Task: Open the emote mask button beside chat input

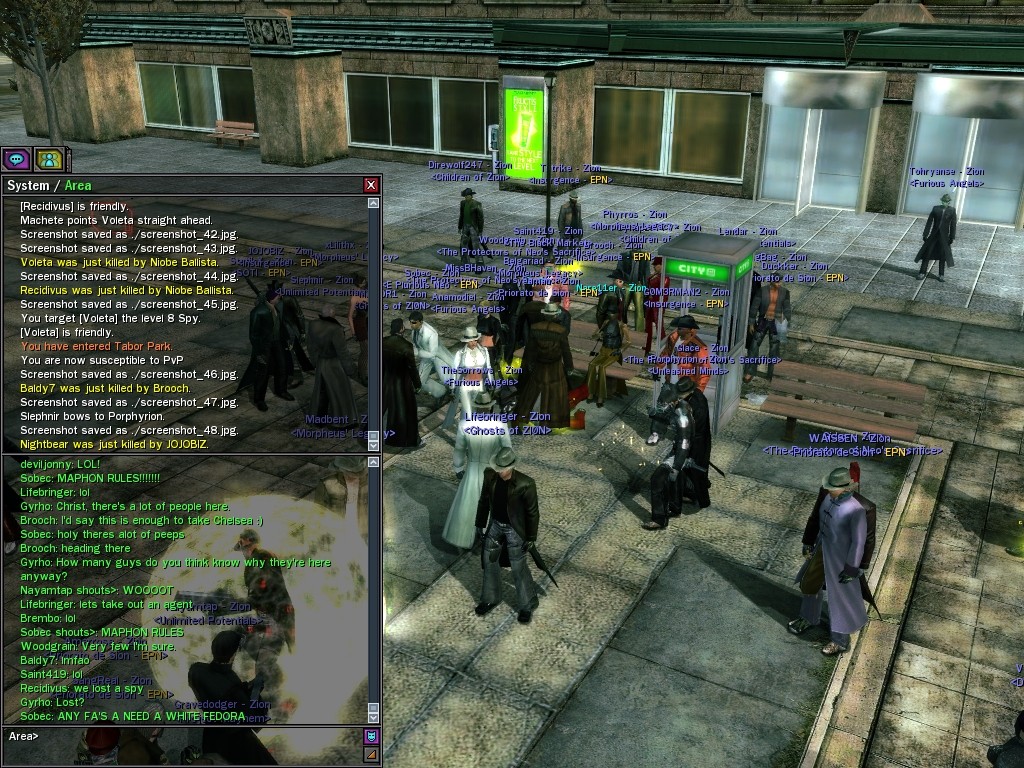Action: (x=371, y=737)
